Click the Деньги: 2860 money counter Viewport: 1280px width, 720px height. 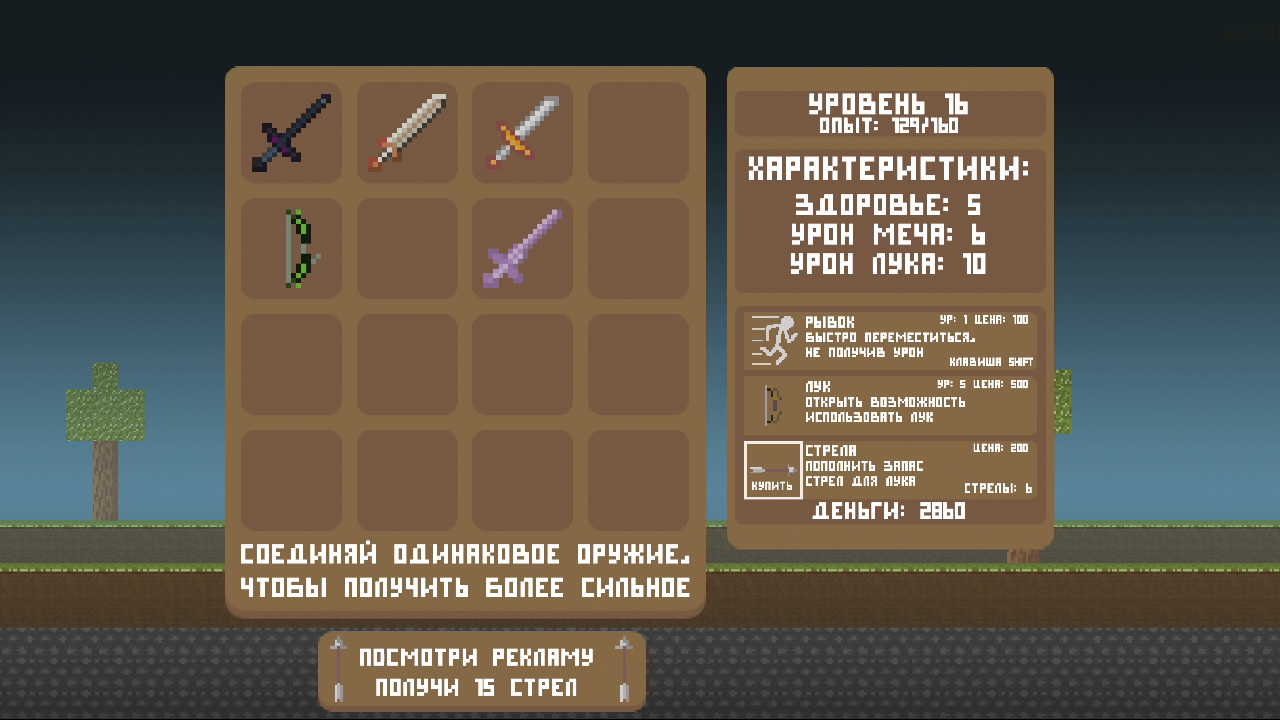coord(889,511)
